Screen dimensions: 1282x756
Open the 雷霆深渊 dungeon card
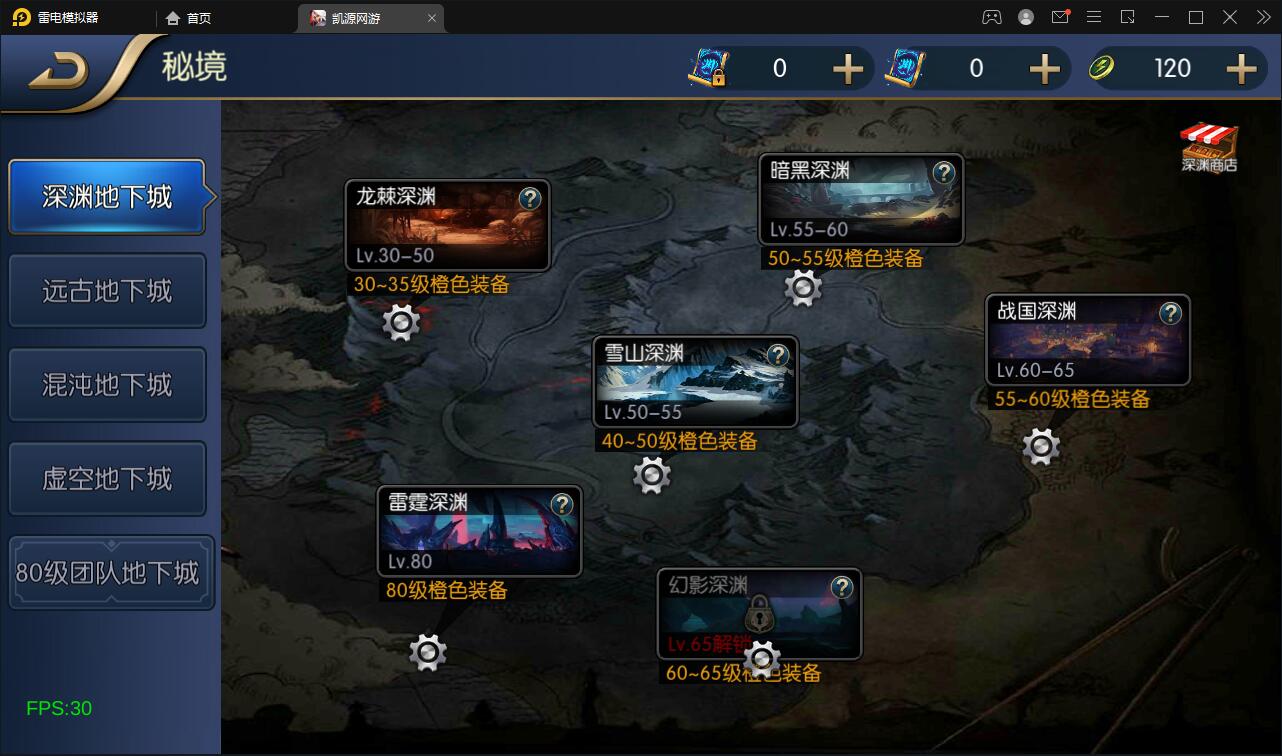(479, 531)
